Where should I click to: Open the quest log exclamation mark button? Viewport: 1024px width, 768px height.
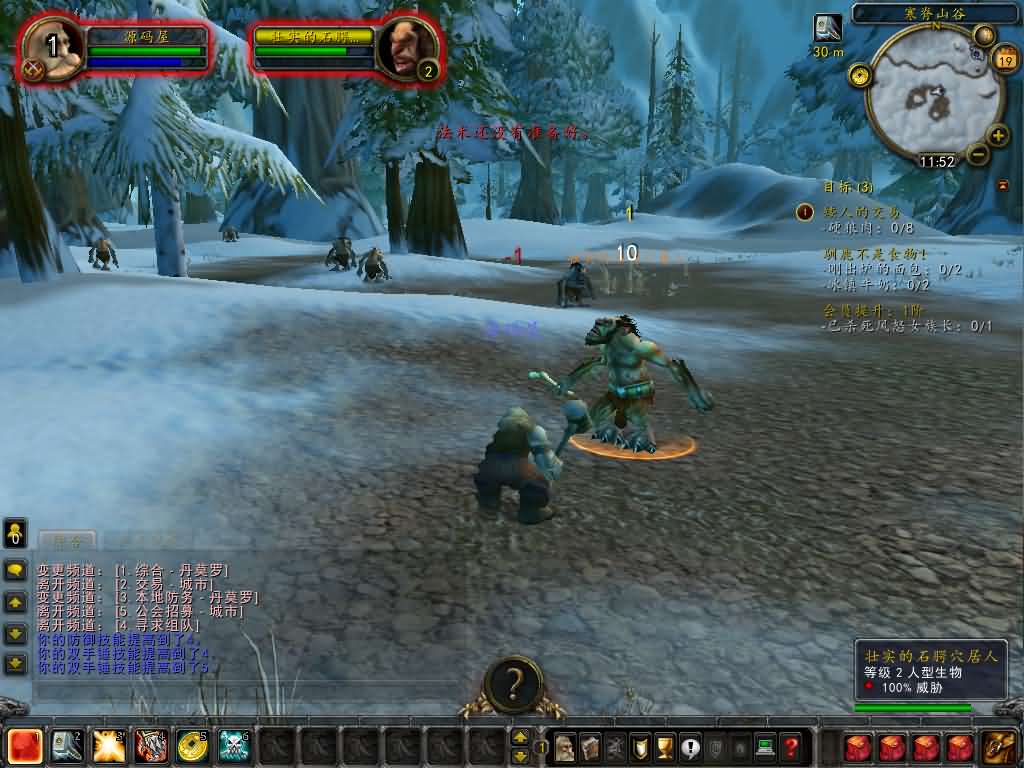[690, 747]
